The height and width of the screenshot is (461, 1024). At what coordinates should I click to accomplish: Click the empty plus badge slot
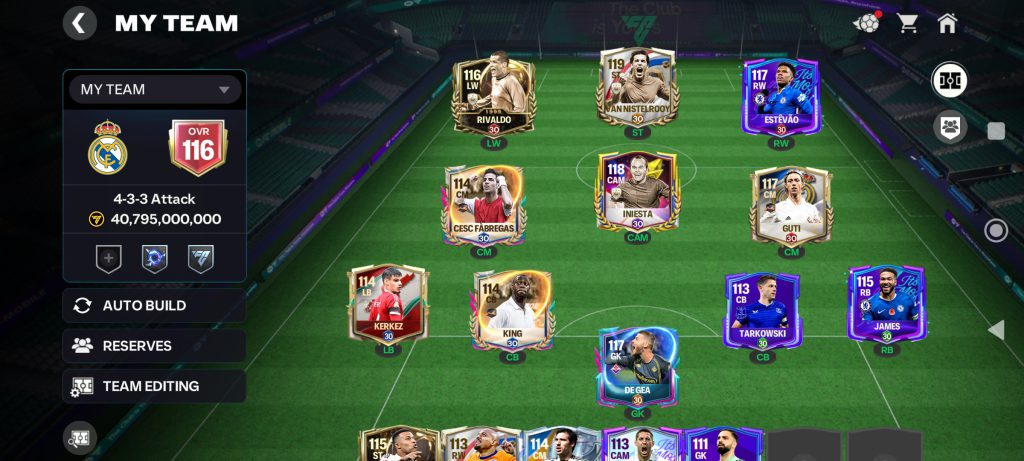click(108, 259)
